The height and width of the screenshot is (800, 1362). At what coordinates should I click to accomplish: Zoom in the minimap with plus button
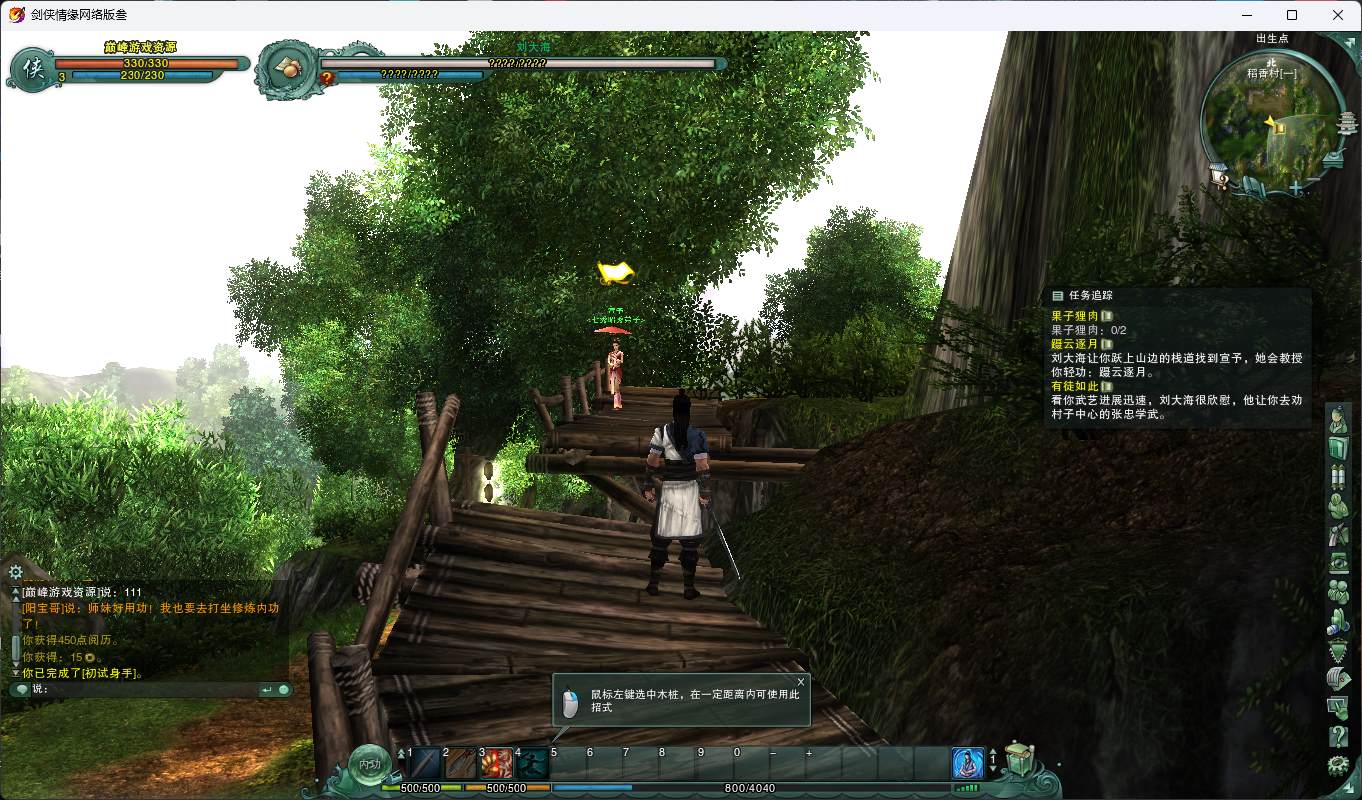[x=1296, y=188]
